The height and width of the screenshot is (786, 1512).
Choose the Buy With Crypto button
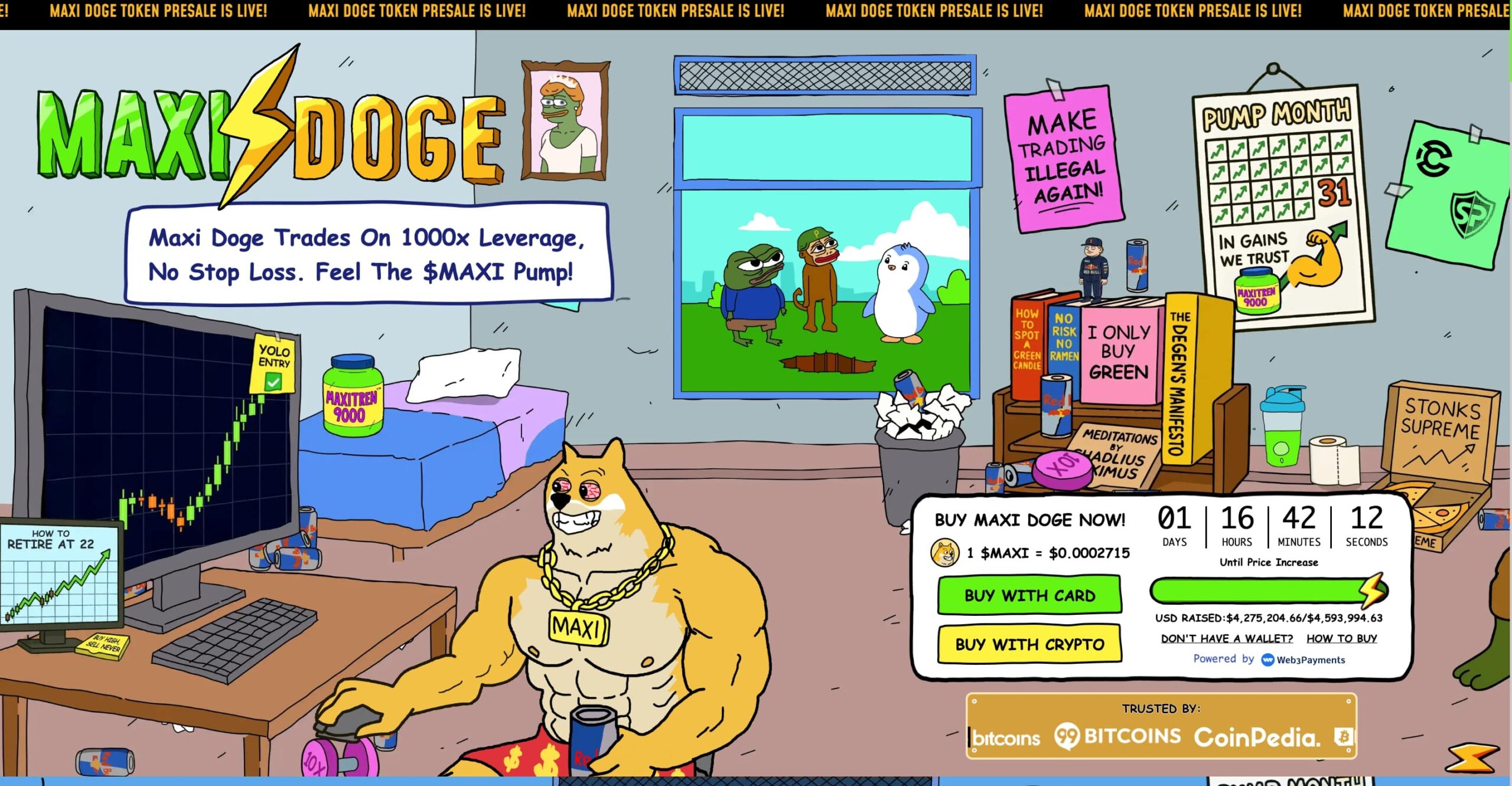(x=1029, y=644)
